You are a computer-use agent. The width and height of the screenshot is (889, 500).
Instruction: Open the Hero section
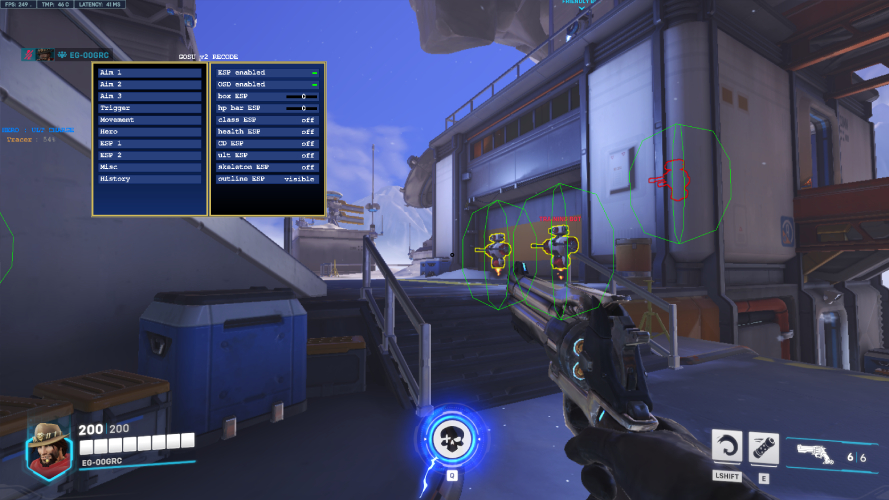[x=149, y=132]
